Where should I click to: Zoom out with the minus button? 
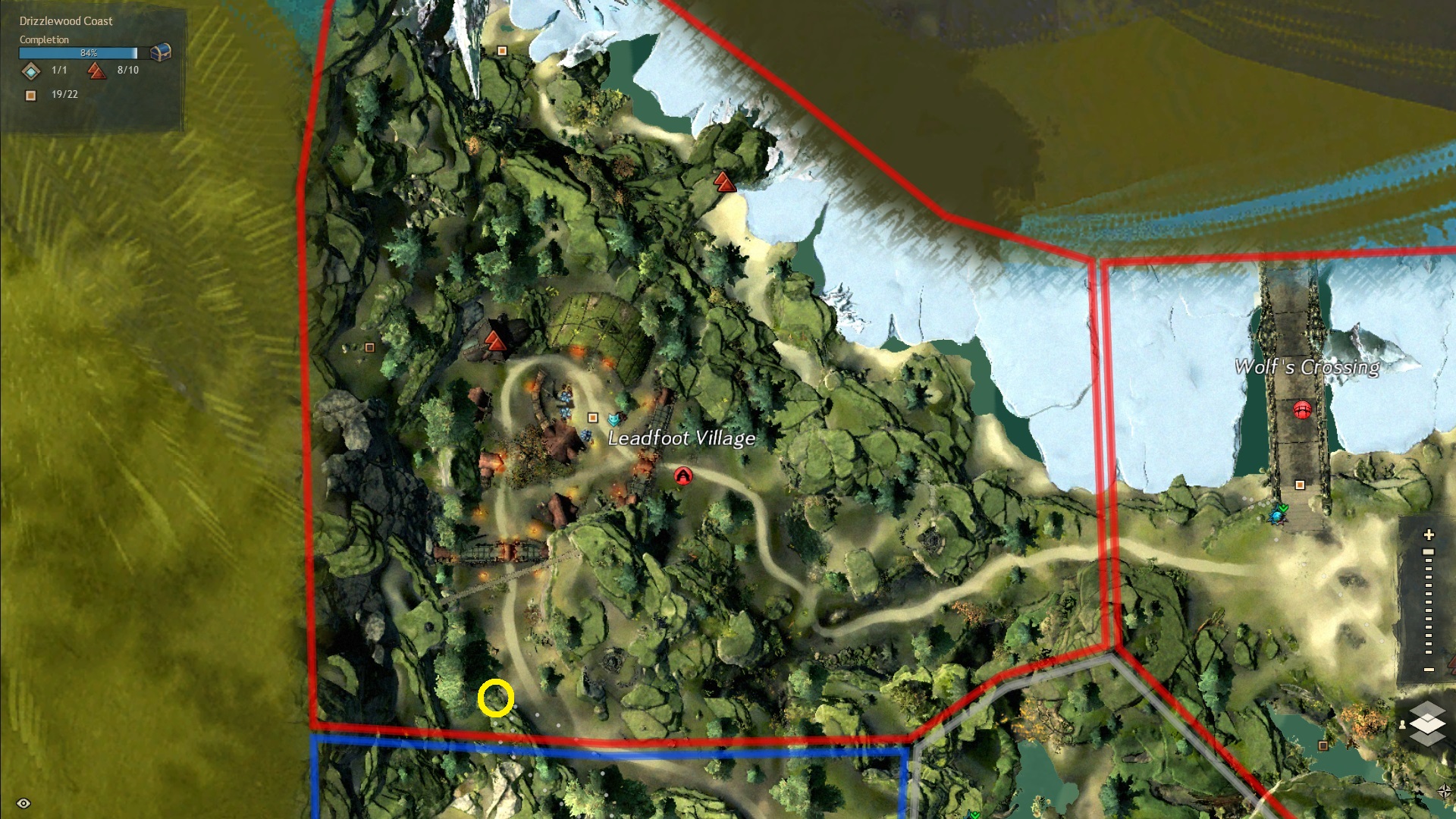click(1429, 670)
